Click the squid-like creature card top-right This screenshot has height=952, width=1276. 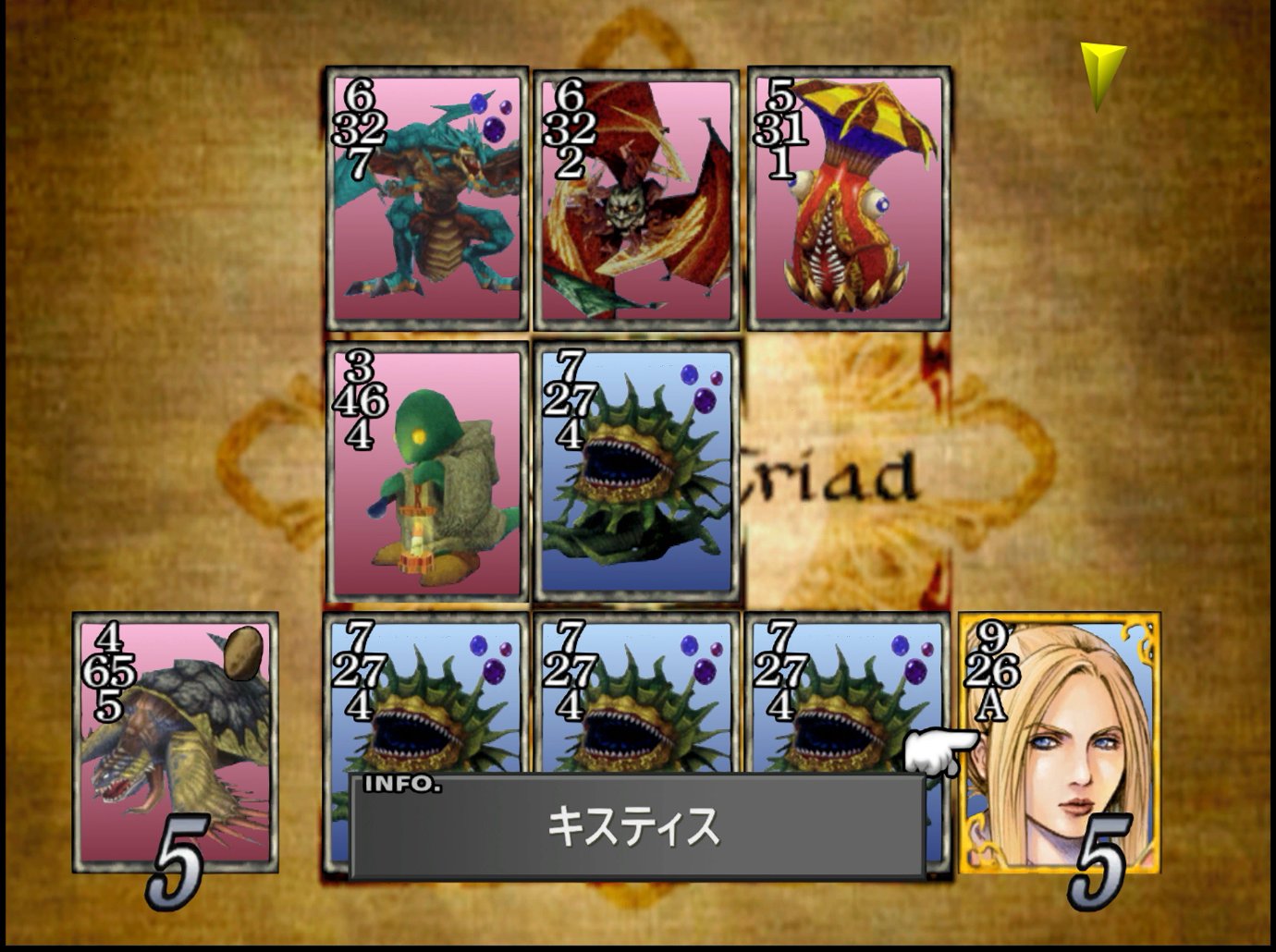point(846,199)
